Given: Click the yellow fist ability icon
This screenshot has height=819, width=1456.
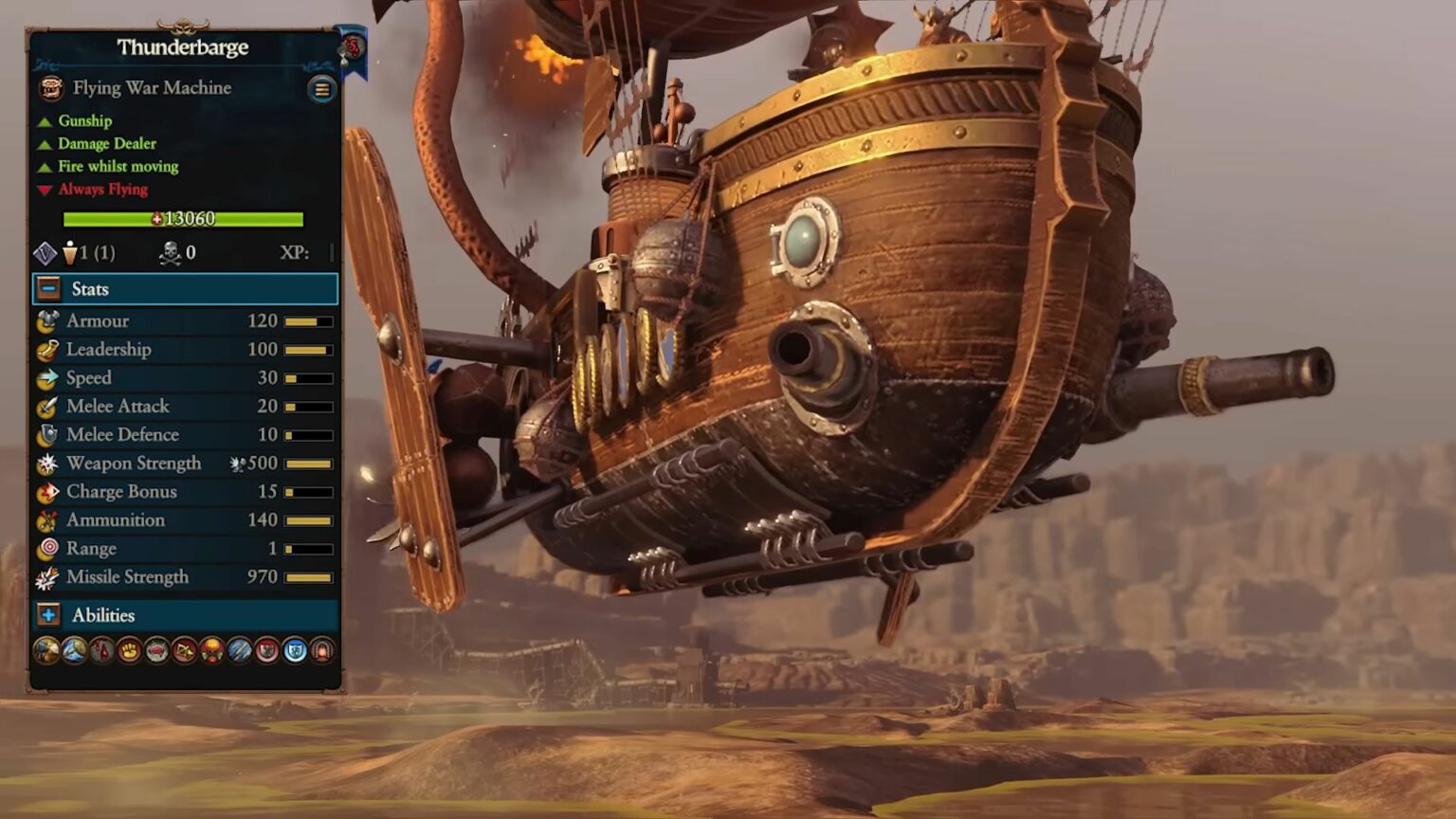Looking at the screenshot, I should coord(129,650).
